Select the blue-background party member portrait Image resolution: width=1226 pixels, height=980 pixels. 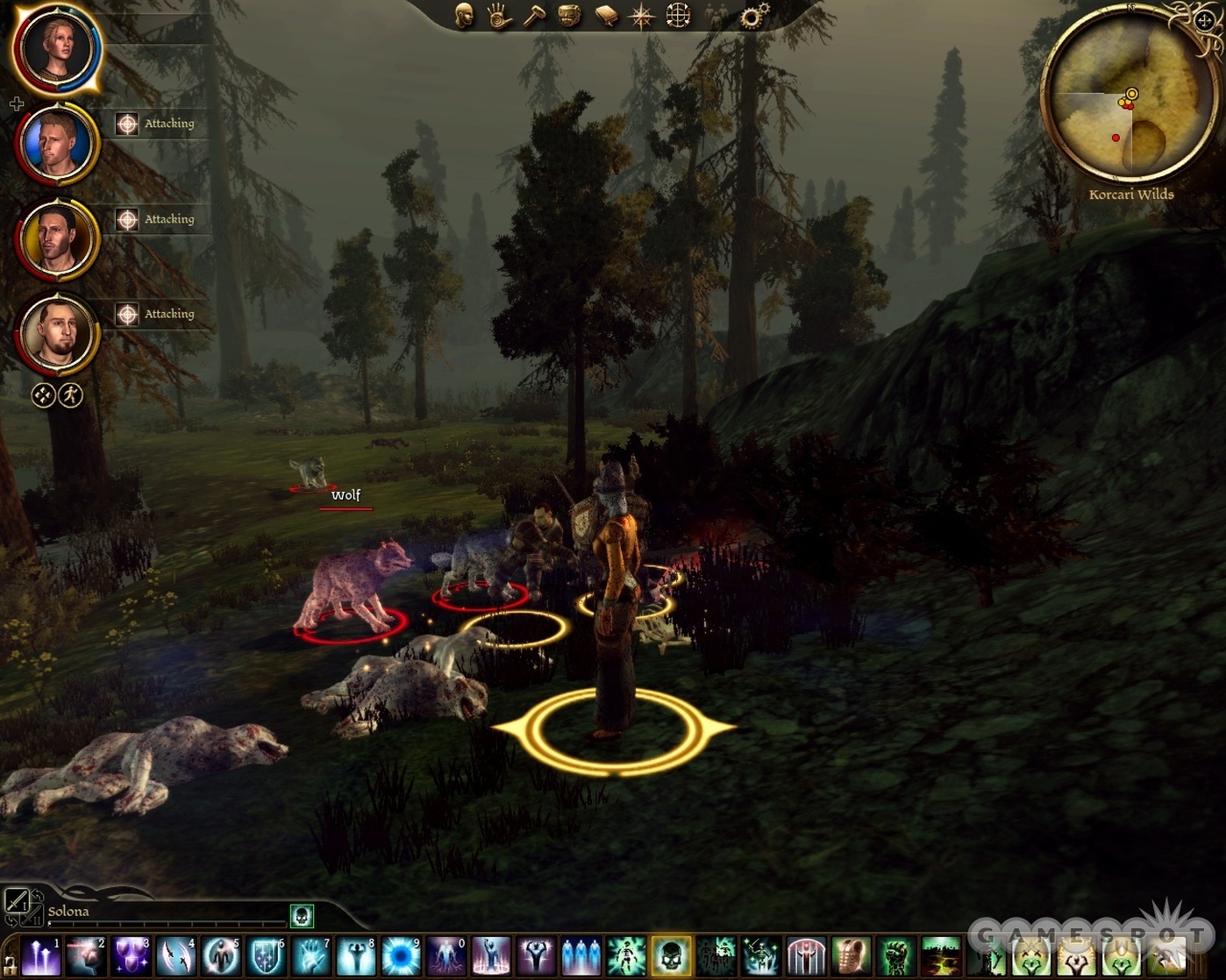(57, 144)
